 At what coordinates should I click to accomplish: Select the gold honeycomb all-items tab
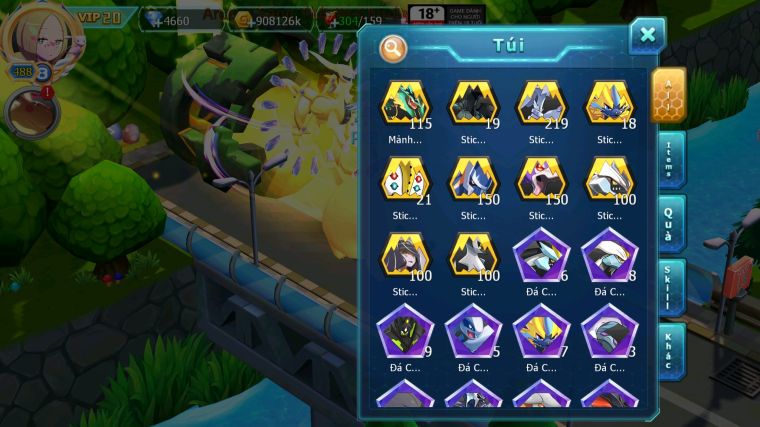click(668, 95)
